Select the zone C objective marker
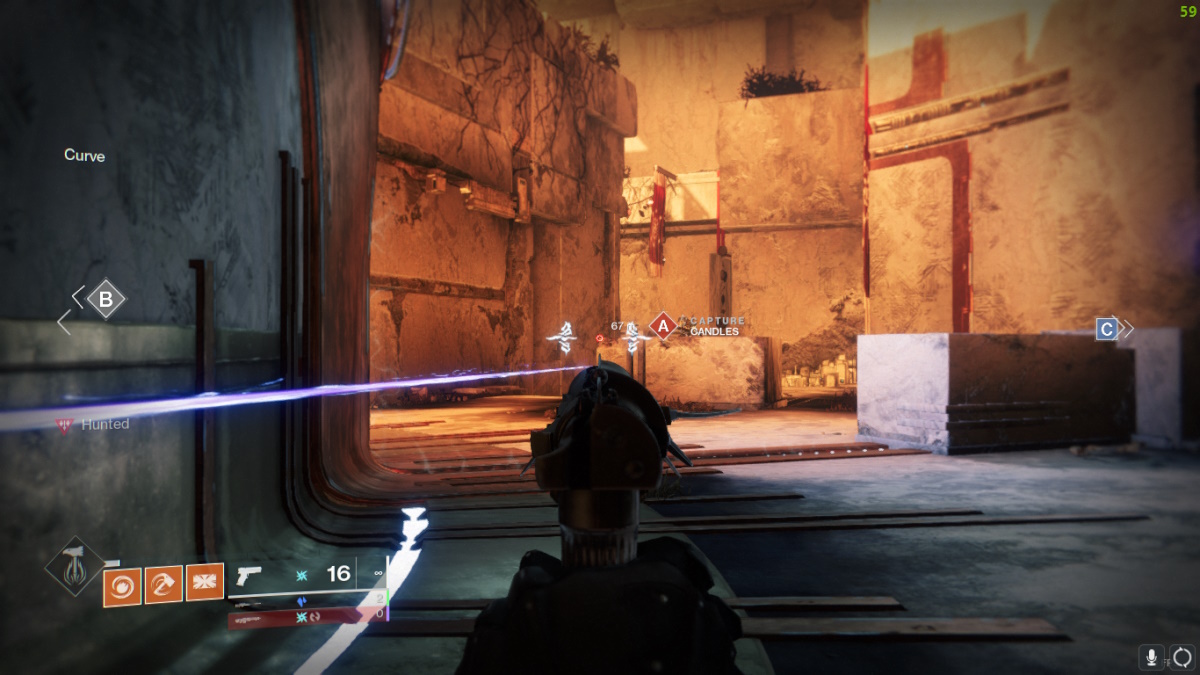The image size is (1200, 675). click(x=1106, y=328)
